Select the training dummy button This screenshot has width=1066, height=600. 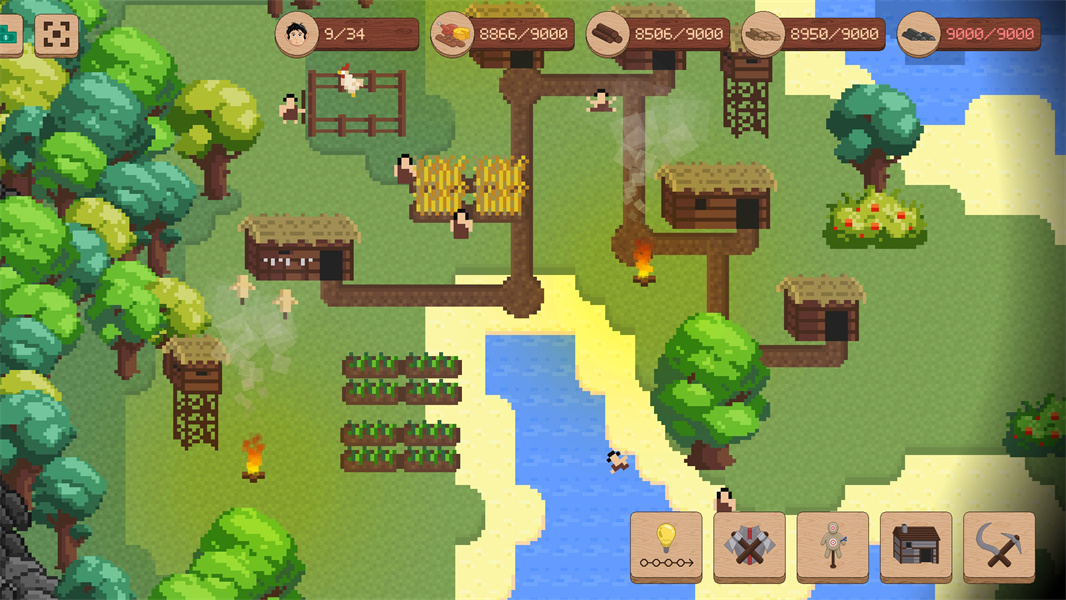tap(832, 545)
